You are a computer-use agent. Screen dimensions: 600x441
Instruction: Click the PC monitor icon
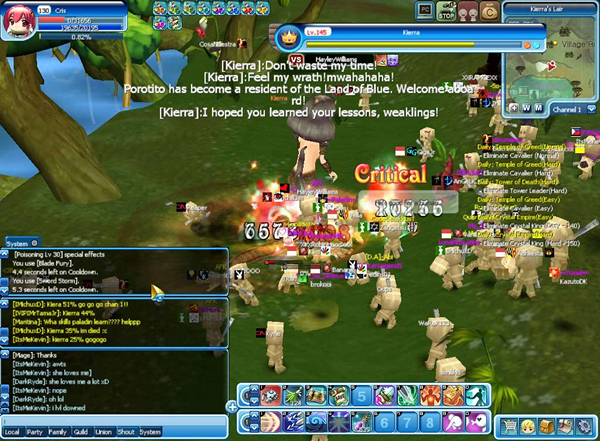click(x=426, y=11)
